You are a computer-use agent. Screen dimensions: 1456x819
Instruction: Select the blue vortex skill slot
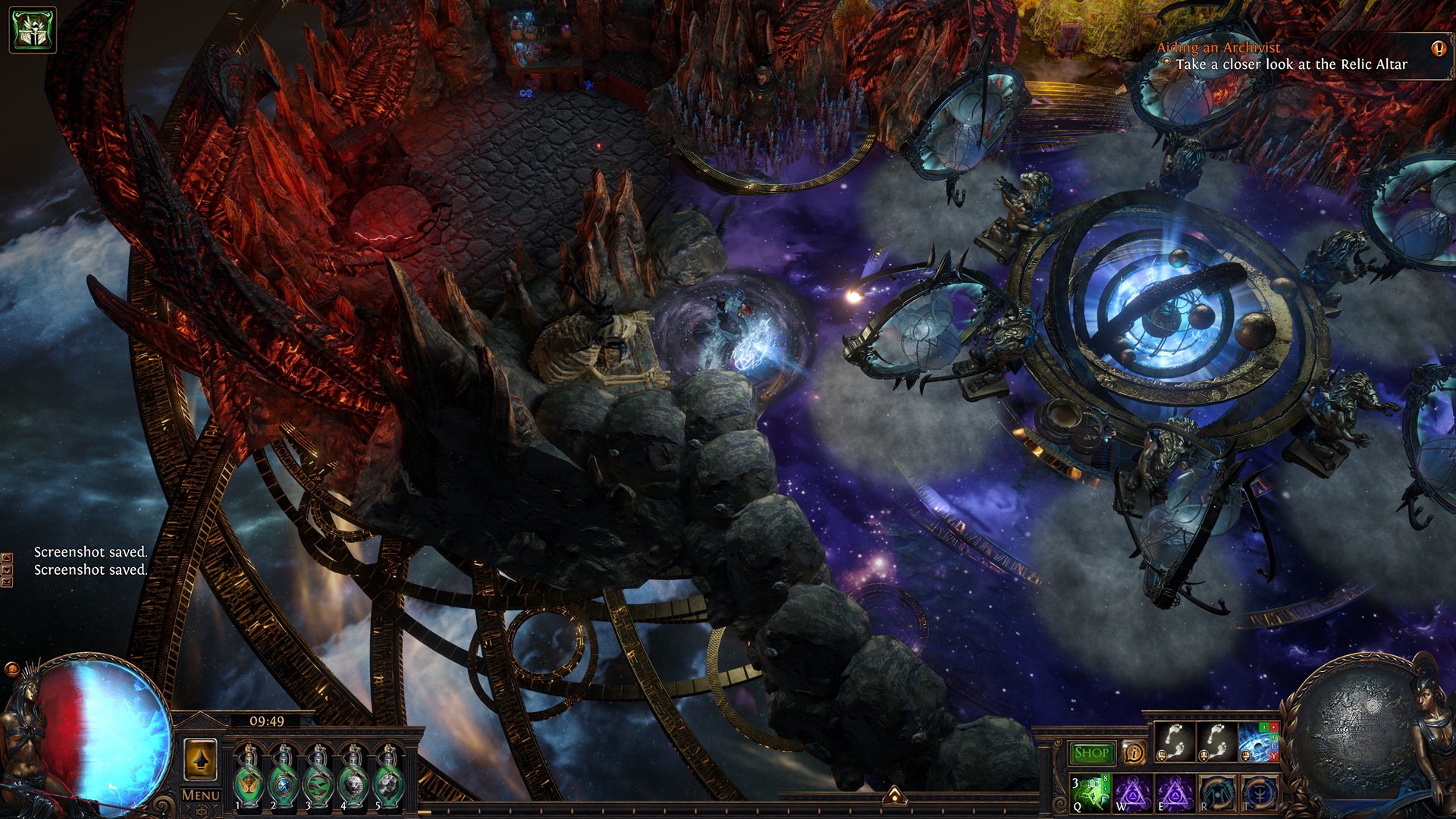1257,743
